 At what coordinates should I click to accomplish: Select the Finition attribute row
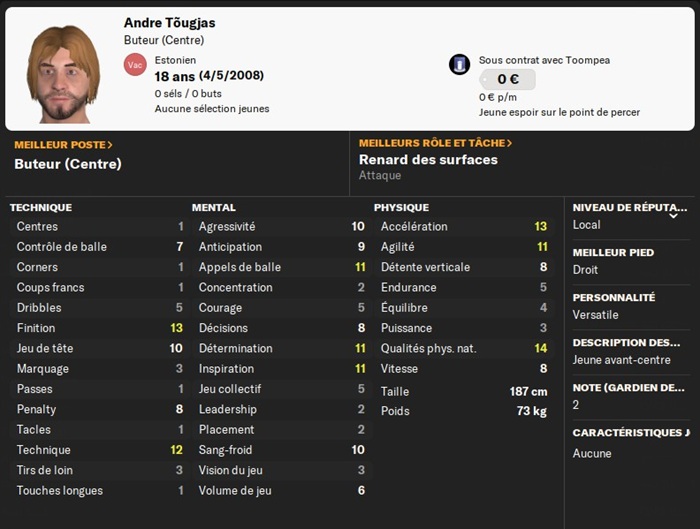[x=99, y=328]
